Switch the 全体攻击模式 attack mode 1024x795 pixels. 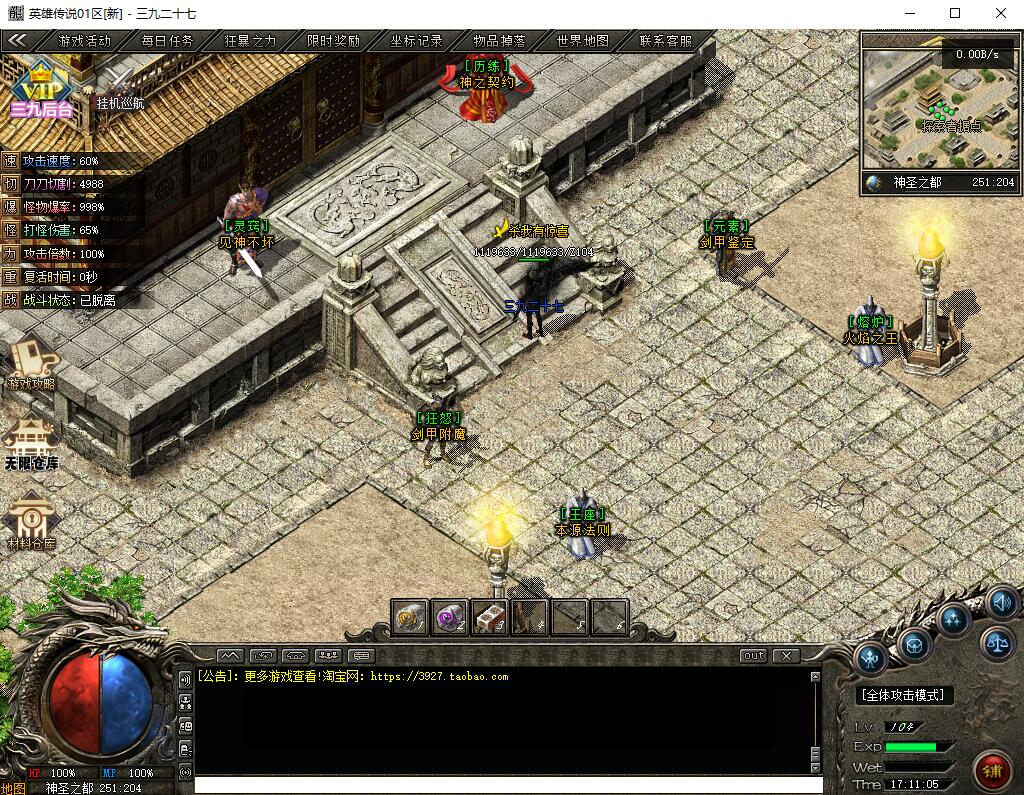pos(905,695)
